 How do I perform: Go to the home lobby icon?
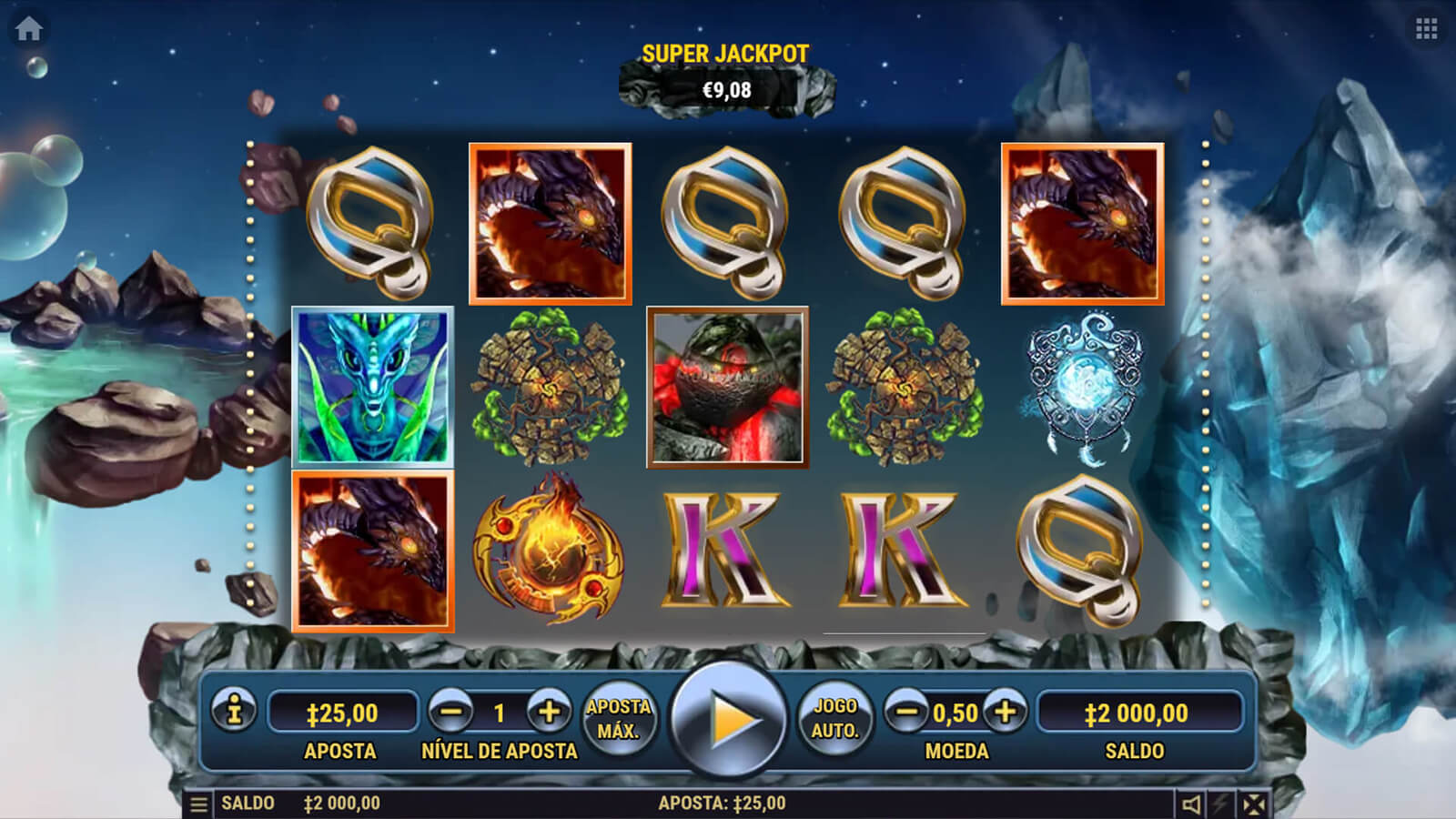[28, 29]
